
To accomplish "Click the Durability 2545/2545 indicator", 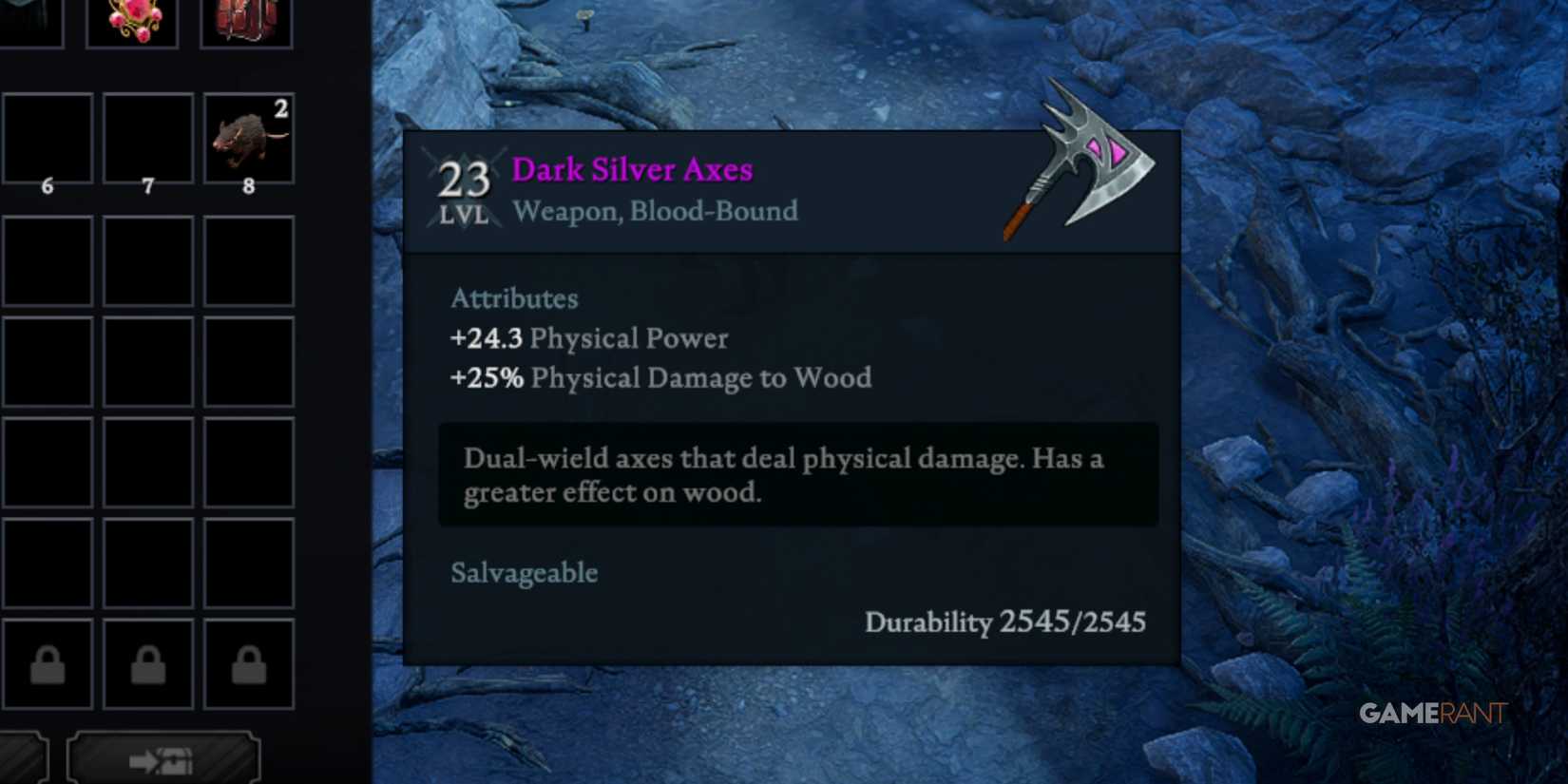I will (x=1005, y=622).
